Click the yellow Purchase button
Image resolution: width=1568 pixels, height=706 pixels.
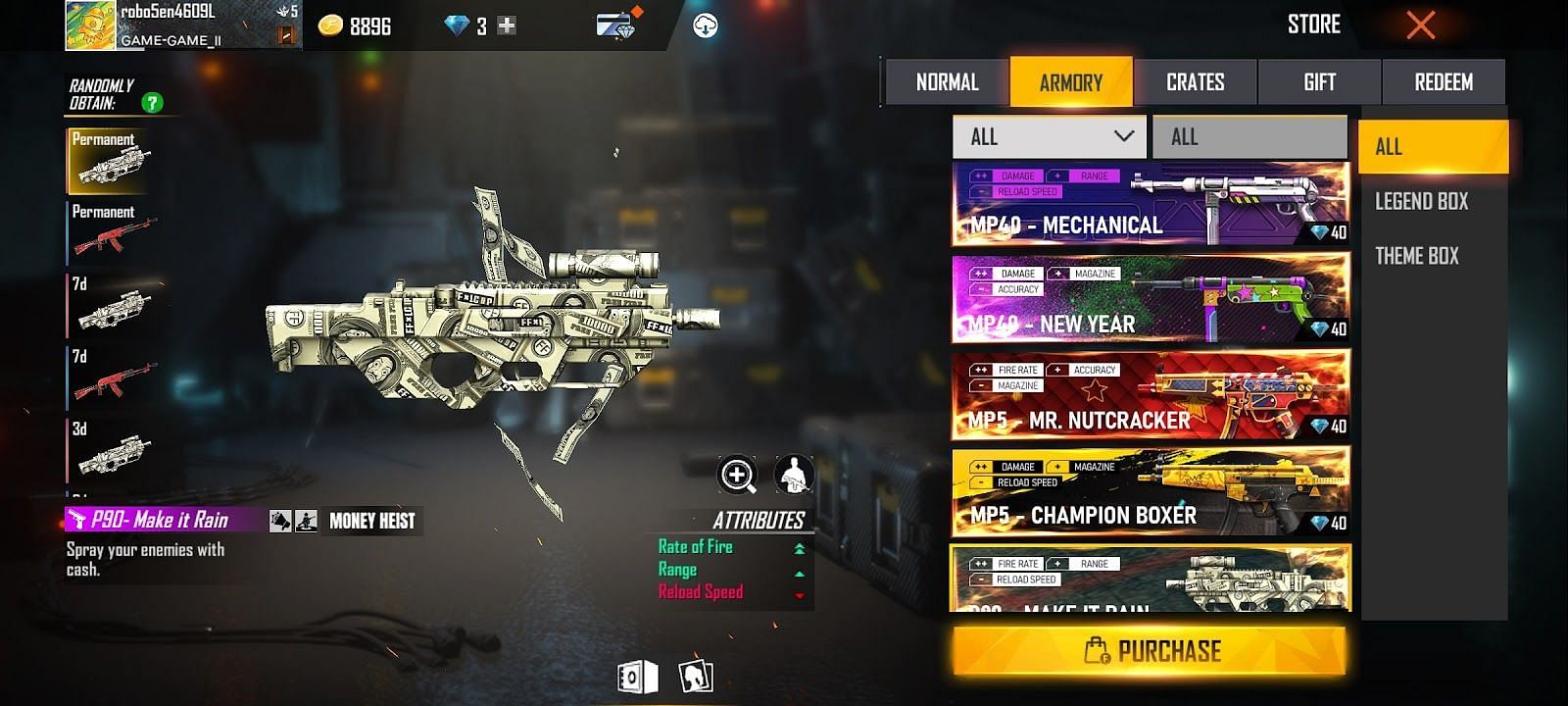(1150, 651)
